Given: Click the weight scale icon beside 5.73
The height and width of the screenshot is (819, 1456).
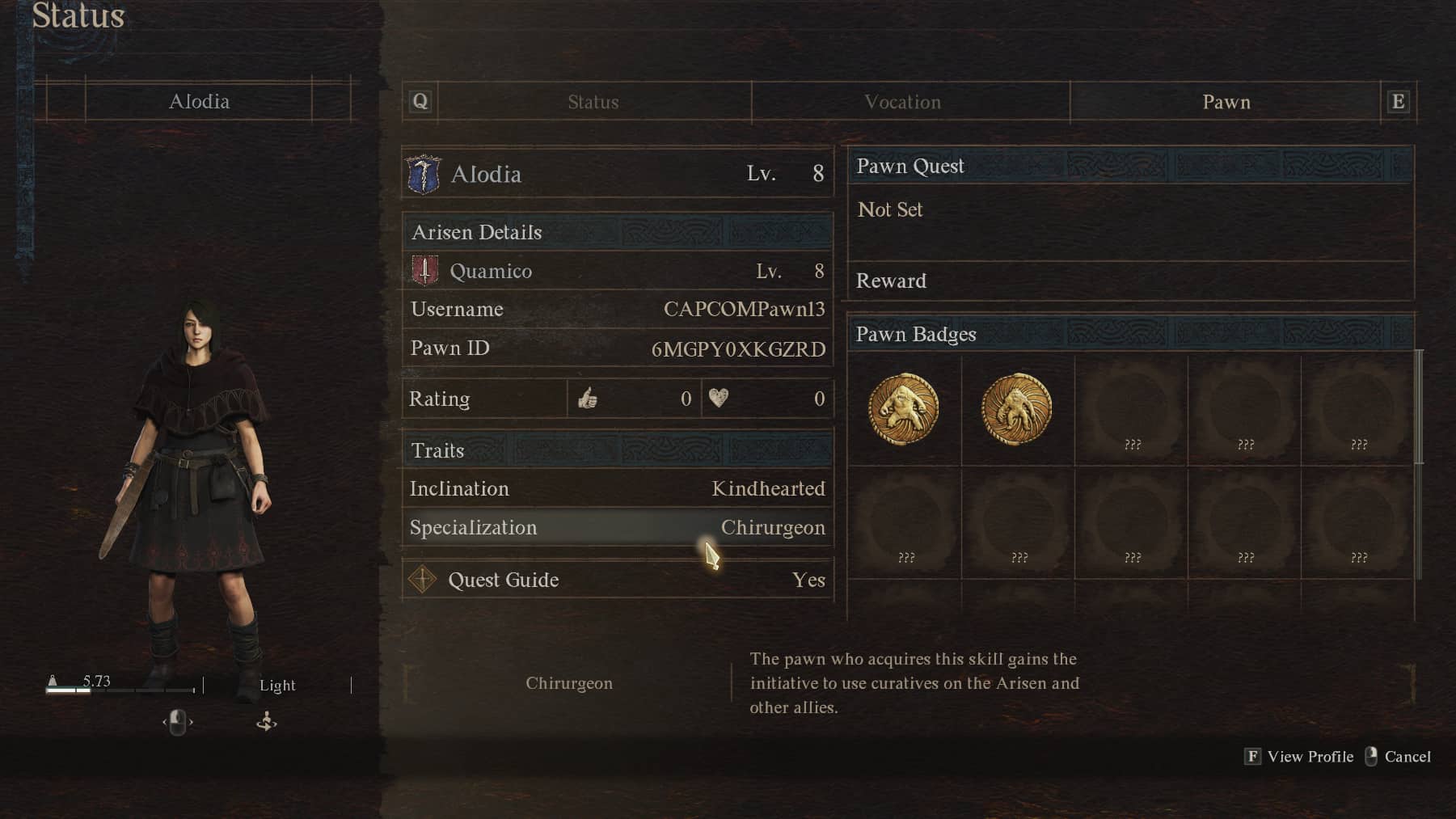Looking at the screenshot, I should point(53,682).
